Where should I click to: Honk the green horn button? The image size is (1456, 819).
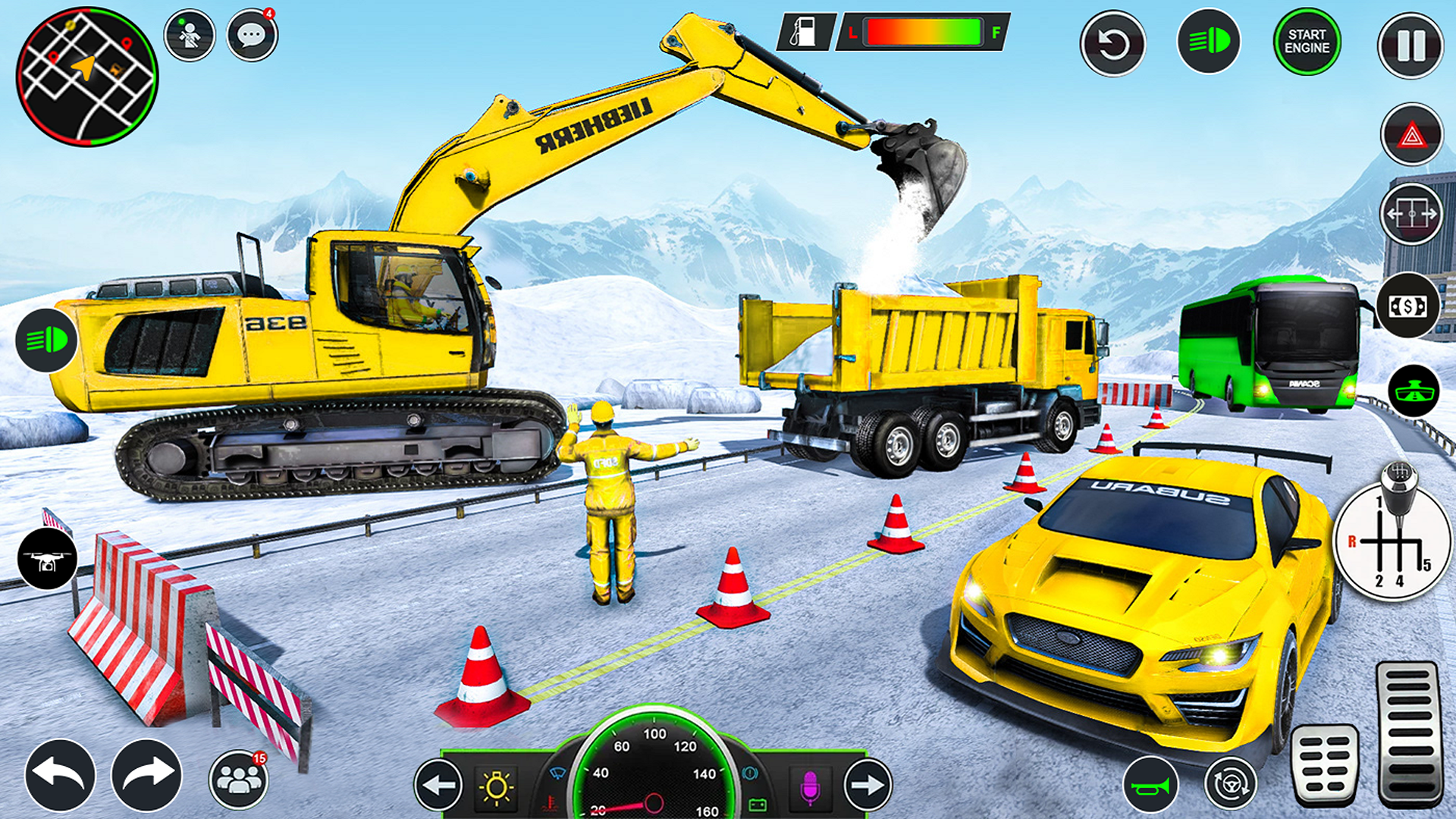coord(1150,786)
